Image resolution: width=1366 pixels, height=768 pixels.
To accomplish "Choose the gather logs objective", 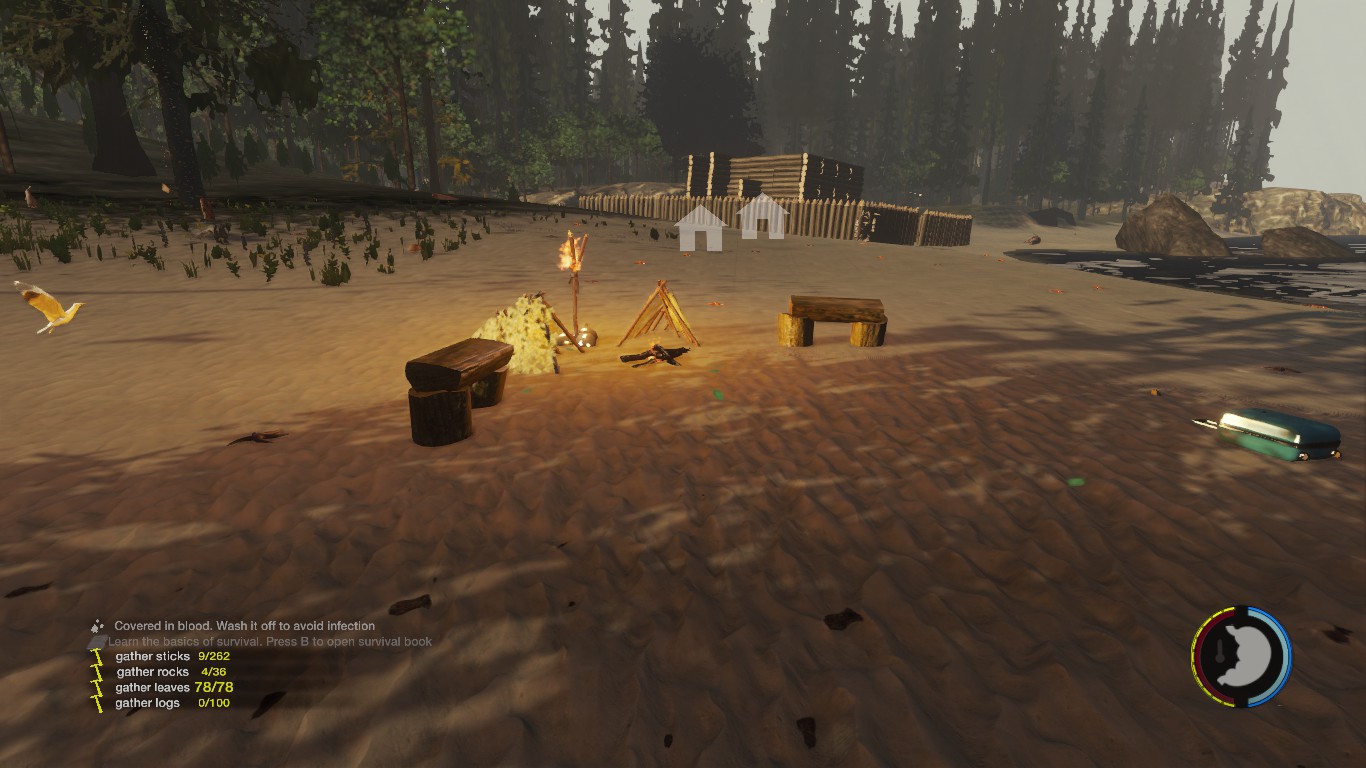I will (172, 703).
